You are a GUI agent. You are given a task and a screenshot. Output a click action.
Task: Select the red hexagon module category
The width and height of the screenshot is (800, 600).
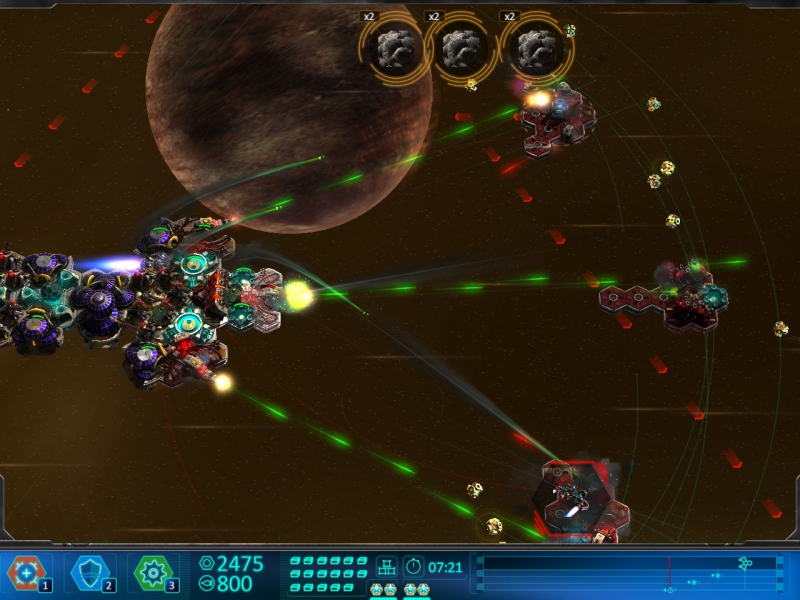coord(25,573)
